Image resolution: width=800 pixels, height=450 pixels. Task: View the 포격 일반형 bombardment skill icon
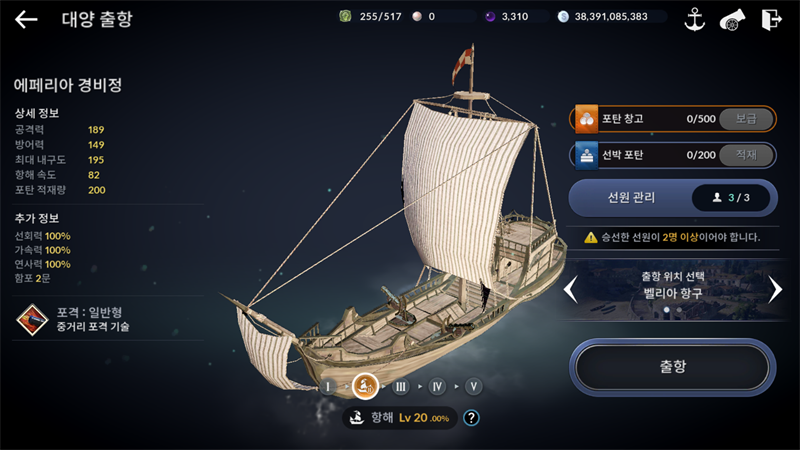(32, 319)
